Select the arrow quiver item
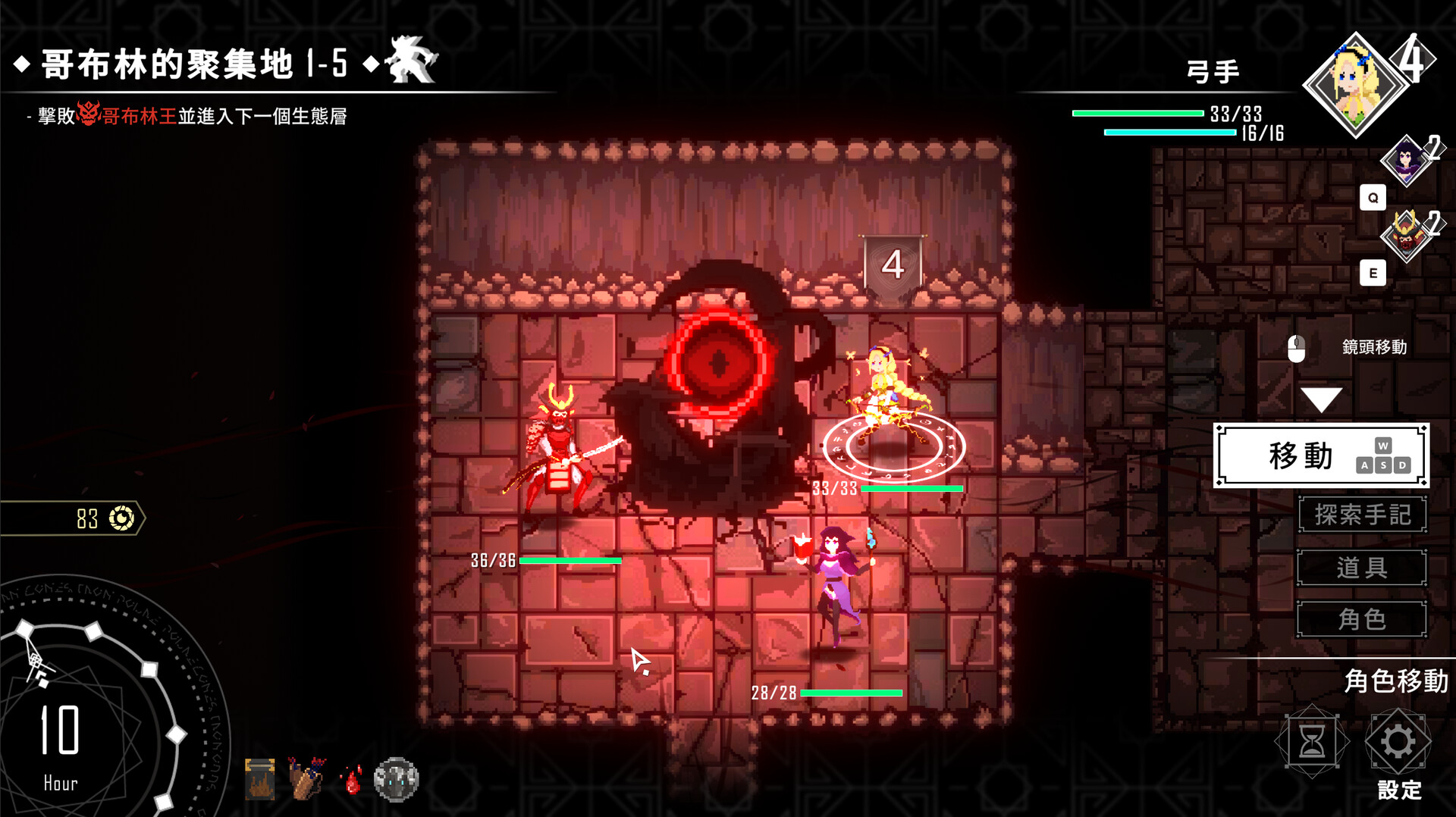Screen dimensions: 1456x817 point(306,778)
